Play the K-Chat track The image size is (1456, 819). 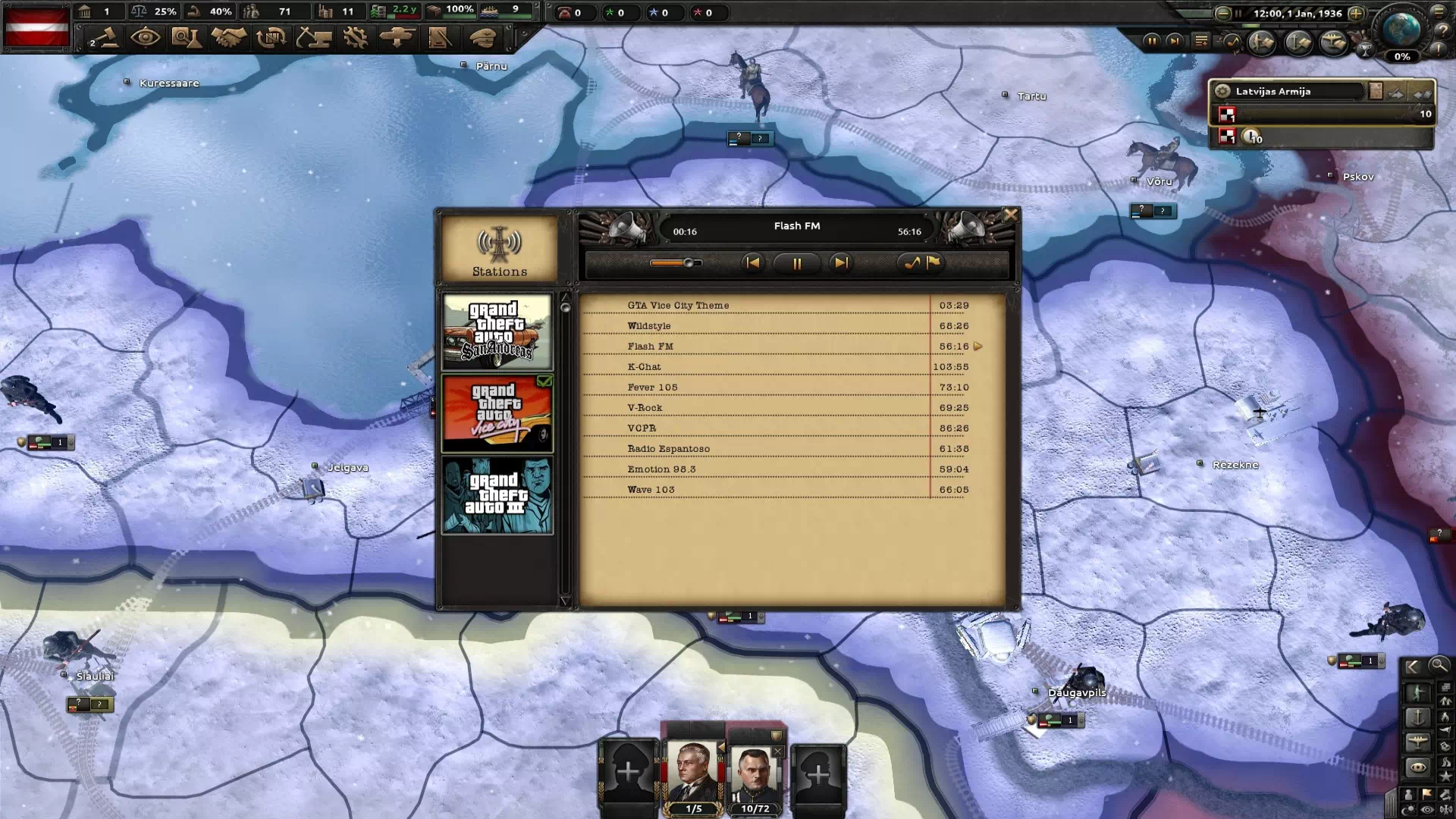(645, 367)
